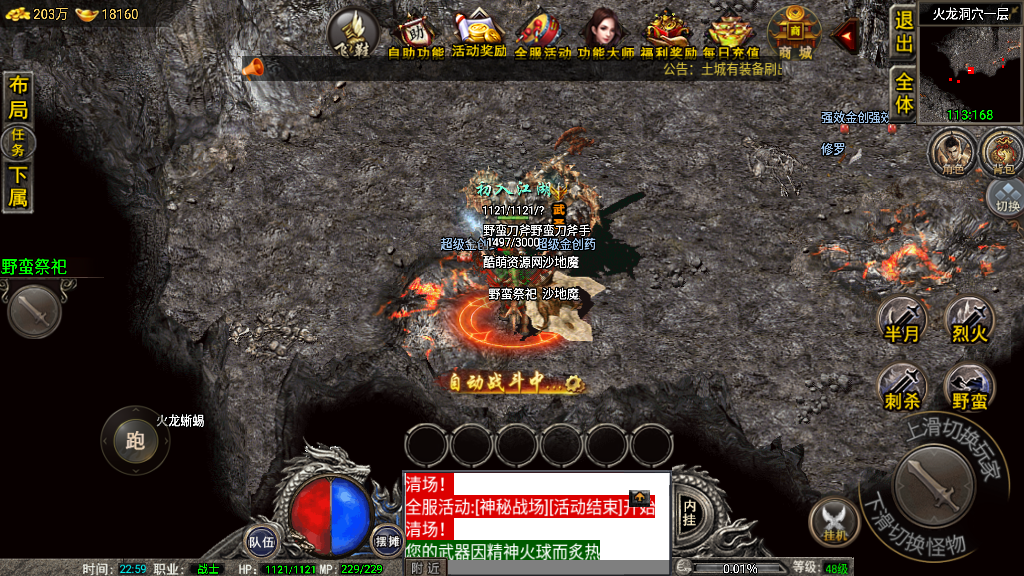Open the 布局 layout panel
This screenshot has height=576, width=1024.
(x=18, y=97)
